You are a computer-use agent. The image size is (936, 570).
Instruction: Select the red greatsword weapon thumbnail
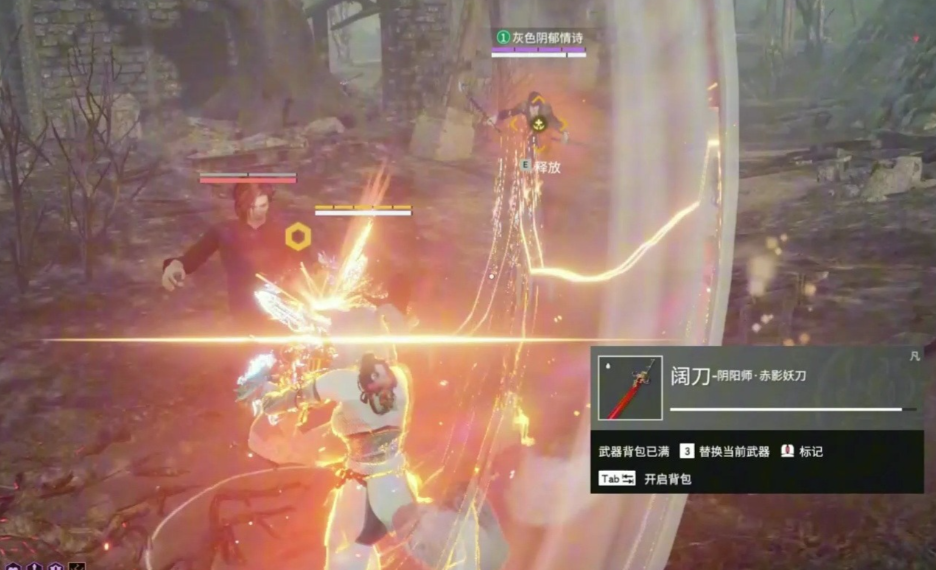630,388
